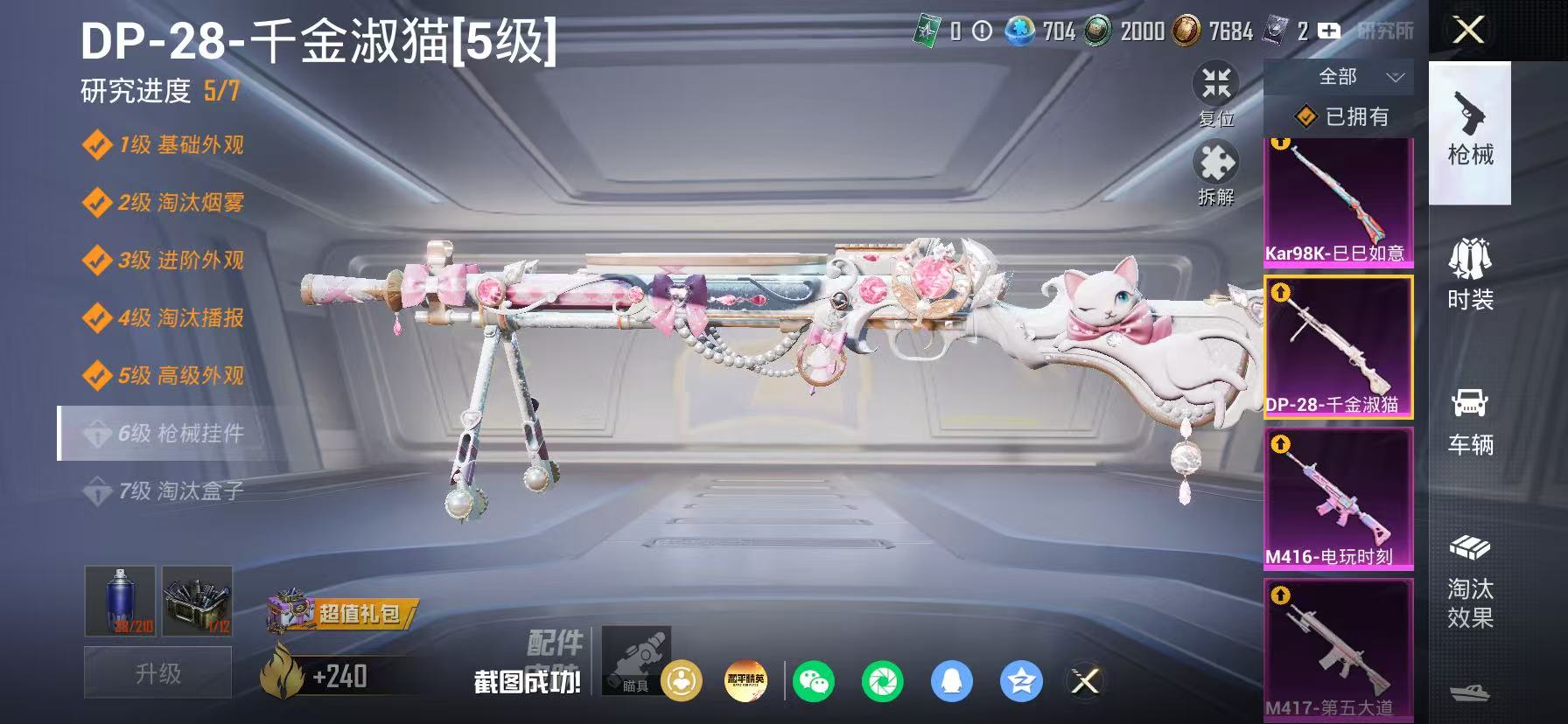
Task: Toggle the 已拥有 owned filter
Action: coord(1342,116)
